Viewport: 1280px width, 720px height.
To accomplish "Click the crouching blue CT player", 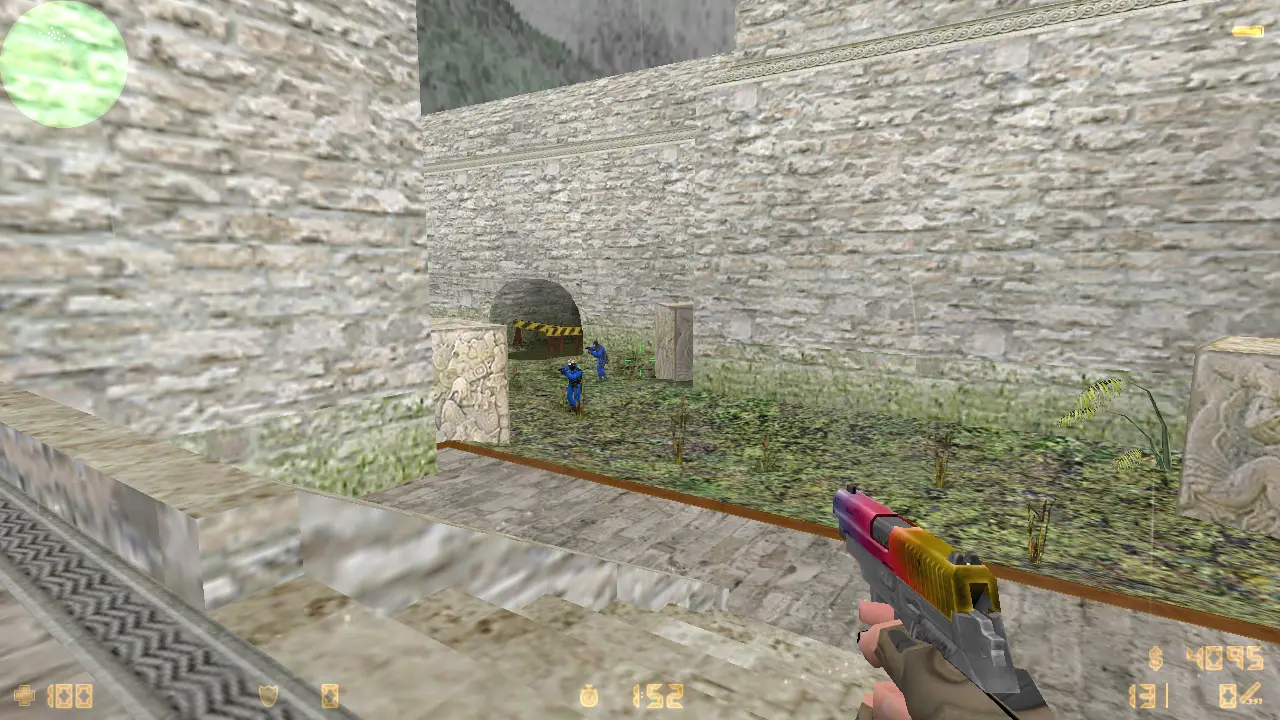I will (x=570, y=380).
